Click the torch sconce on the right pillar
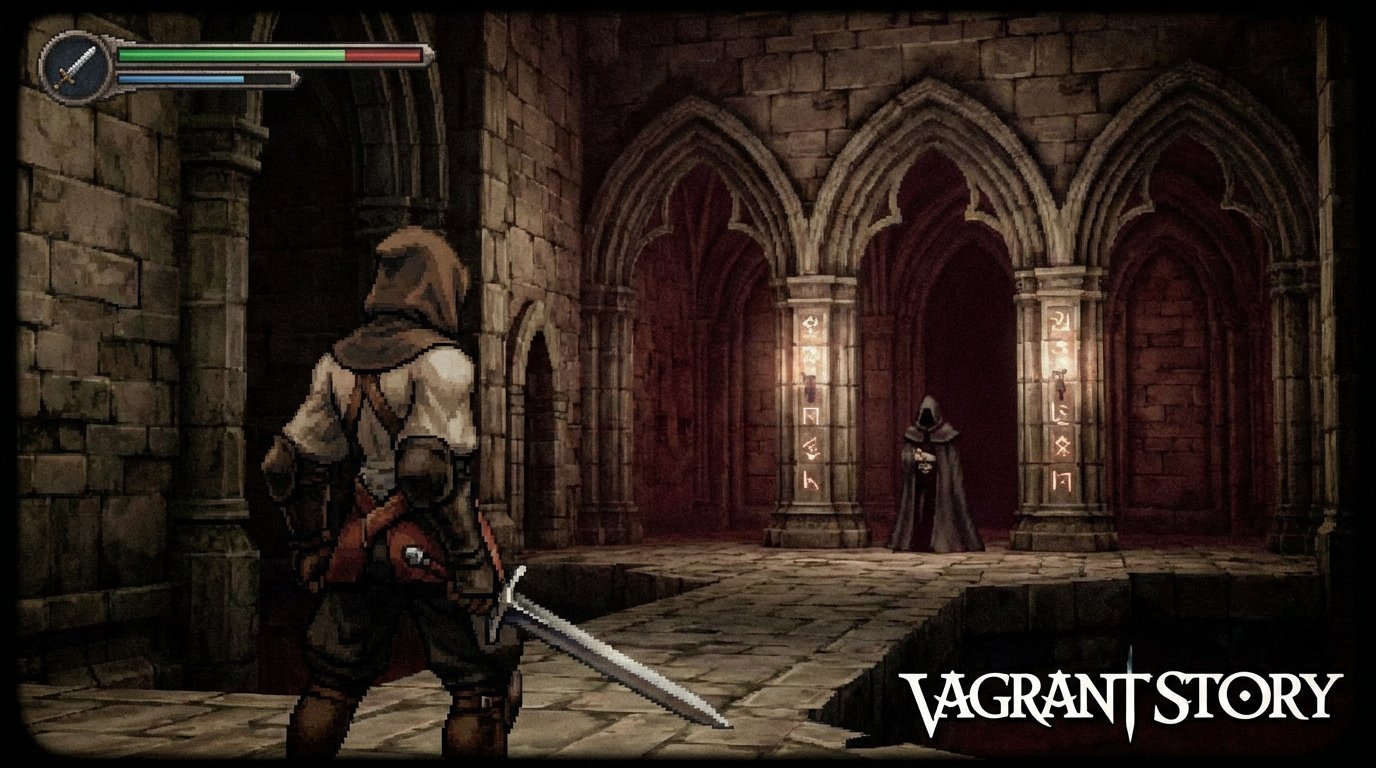 (1060, 385)
